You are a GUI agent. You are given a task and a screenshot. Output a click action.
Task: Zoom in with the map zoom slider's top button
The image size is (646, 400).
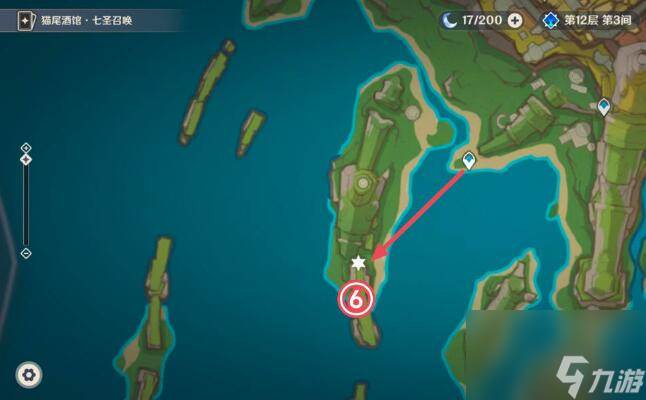(x=26, y=148)
